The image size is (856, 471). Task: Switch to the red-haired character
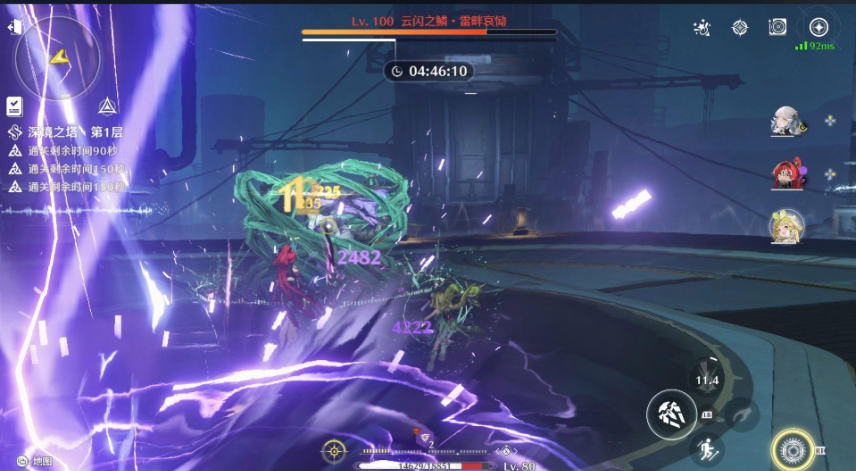[785, 175]
